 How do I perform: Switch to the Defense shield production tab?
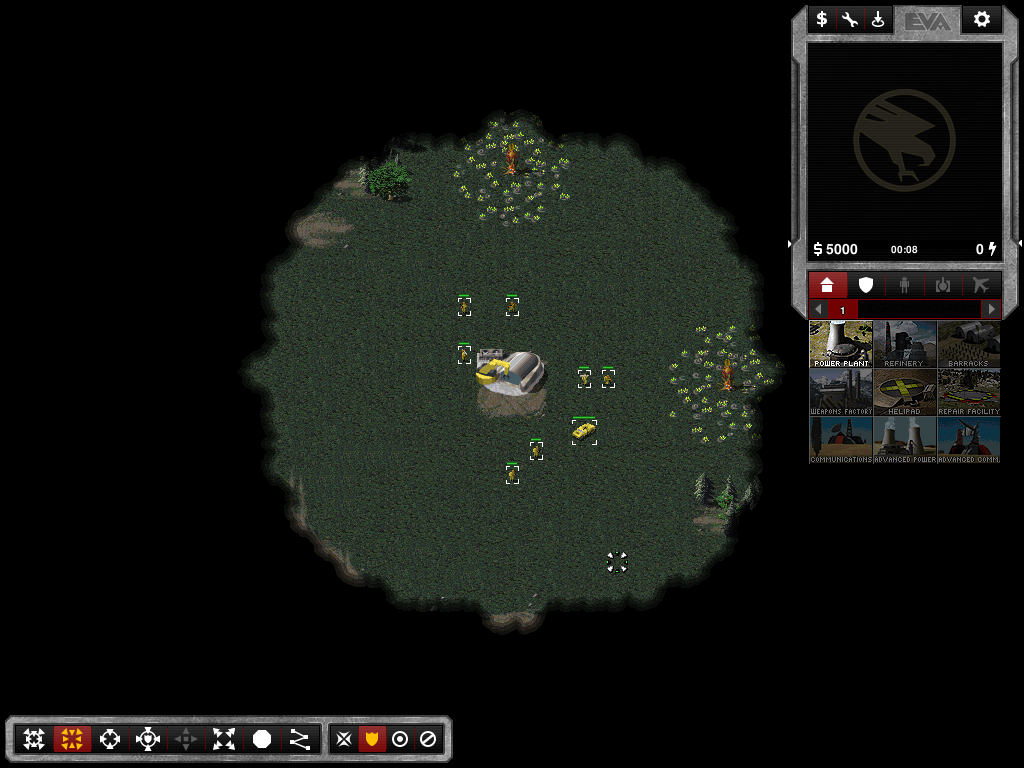coord(866,285)
